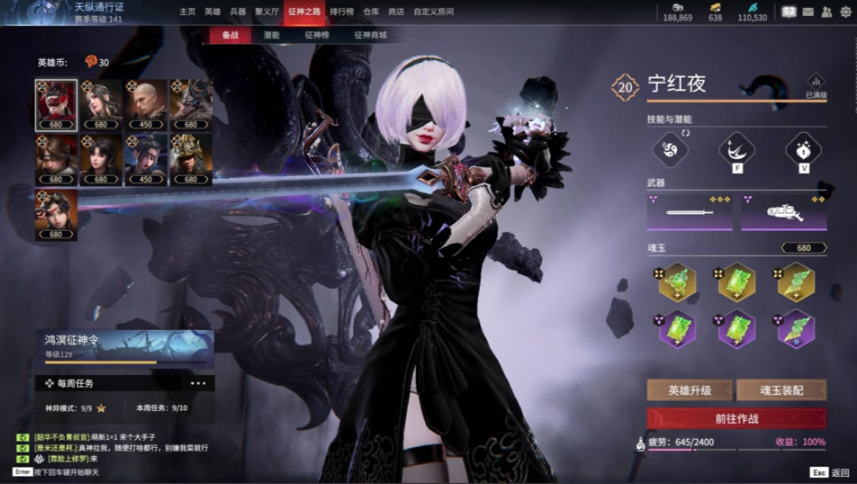Start battle with the red 前往作战 button
The image size is (857, 484).
point(736,418)
